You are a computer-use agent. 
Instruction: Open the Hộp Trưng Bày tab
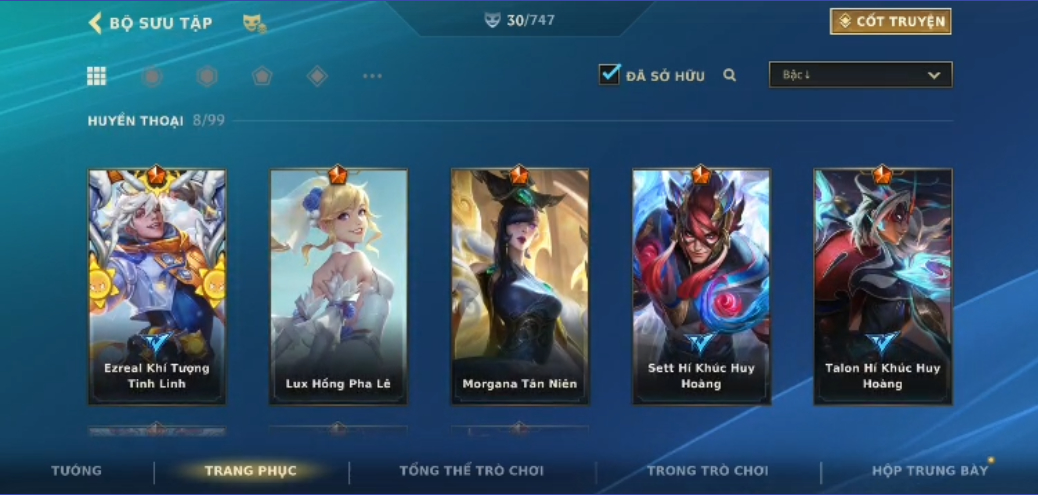(929, 470)
